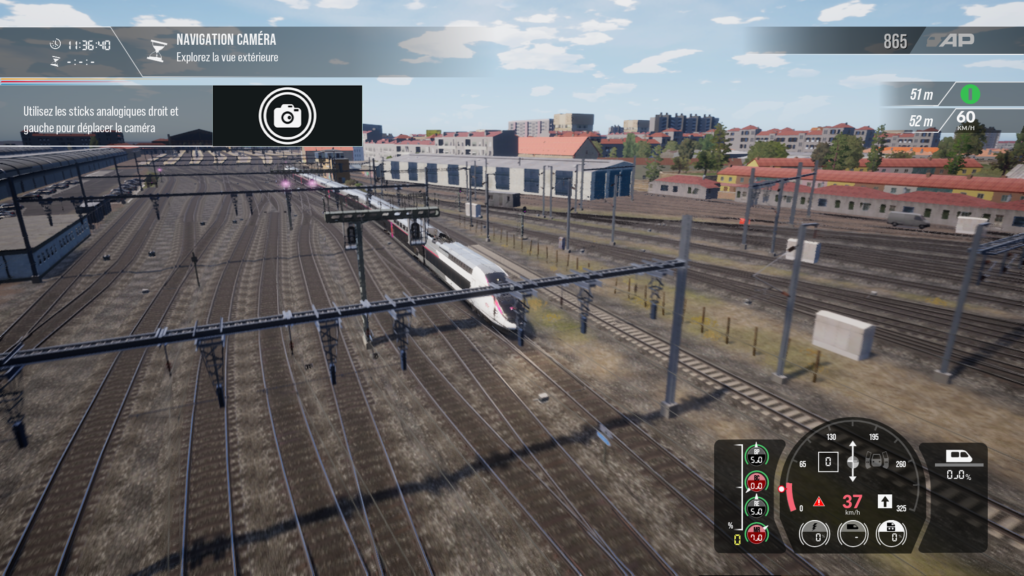Viewport: 1024px width, 576px height.
Task: Click the BP brake pipe gauge
Action: click(755, 458)
